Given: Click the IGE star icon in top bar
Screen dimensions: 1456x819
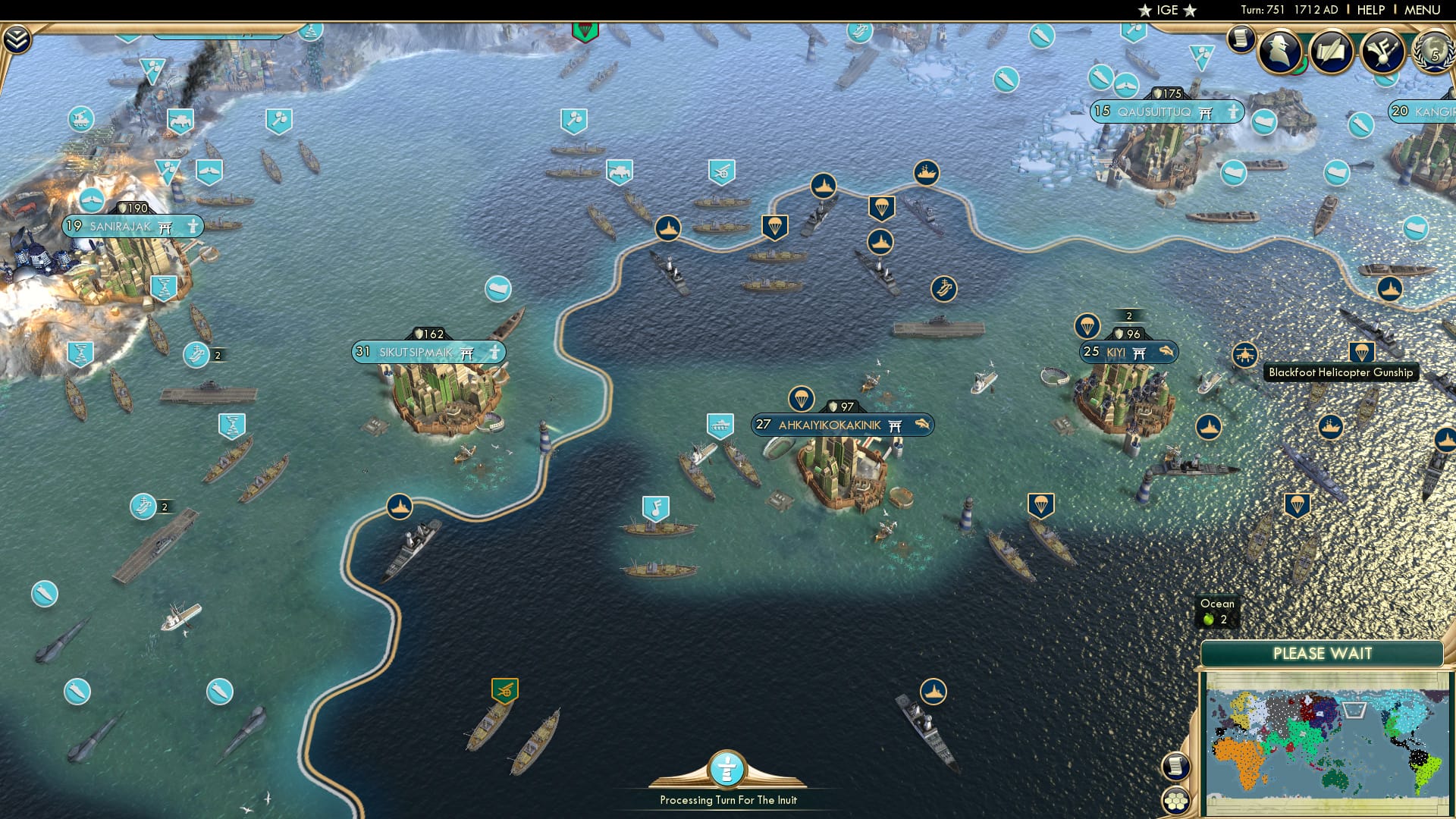Looking at the screenshot, I should [x=1145, y=10].
